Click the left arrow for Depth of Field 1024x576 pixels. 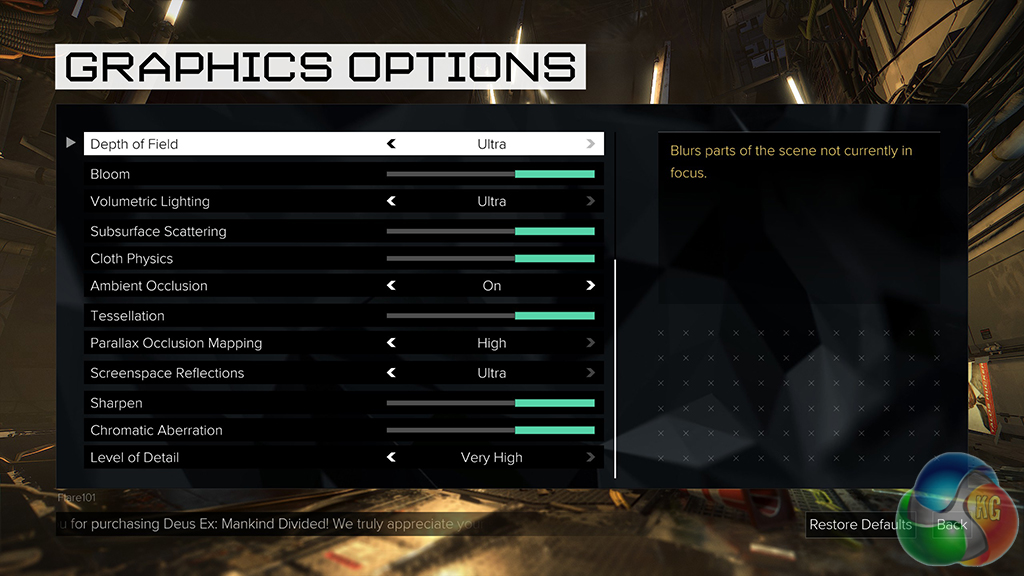point(392,144)
